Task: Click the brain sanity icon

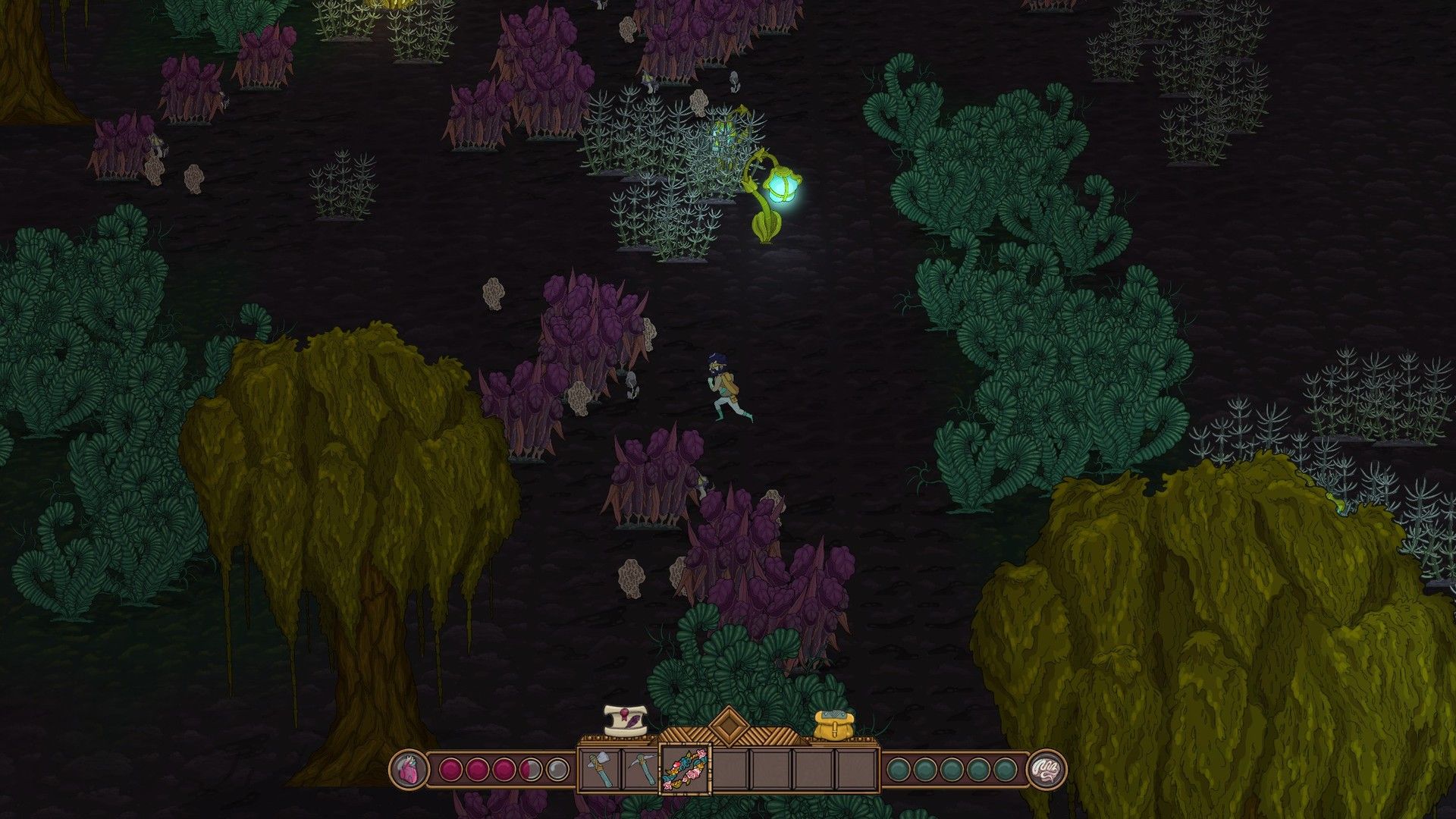Action: click(x=1046, y=770)
